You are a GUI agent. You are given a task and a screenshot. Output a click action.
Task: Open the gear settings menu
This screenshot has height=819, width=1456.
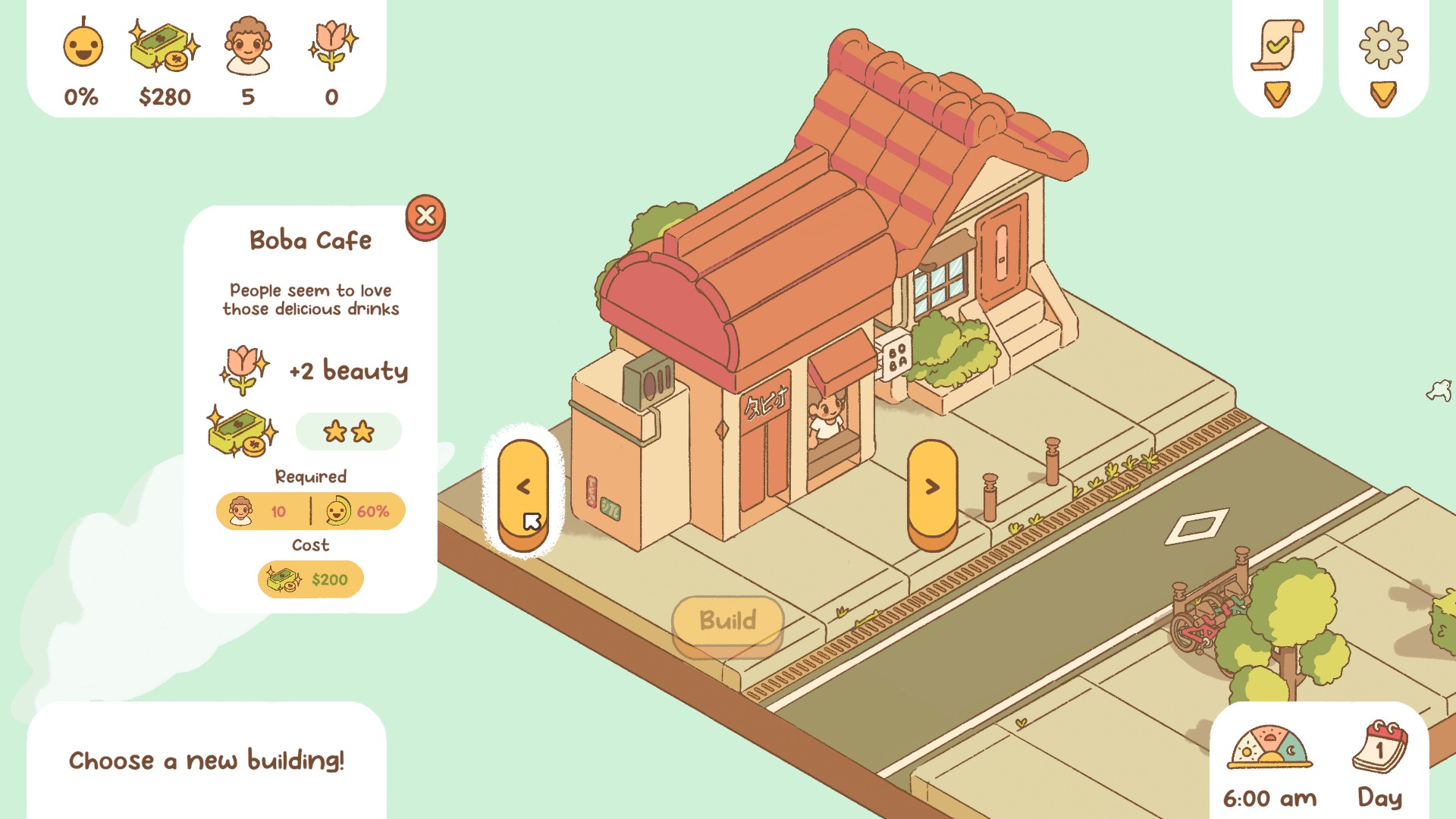coord(1383,47)
